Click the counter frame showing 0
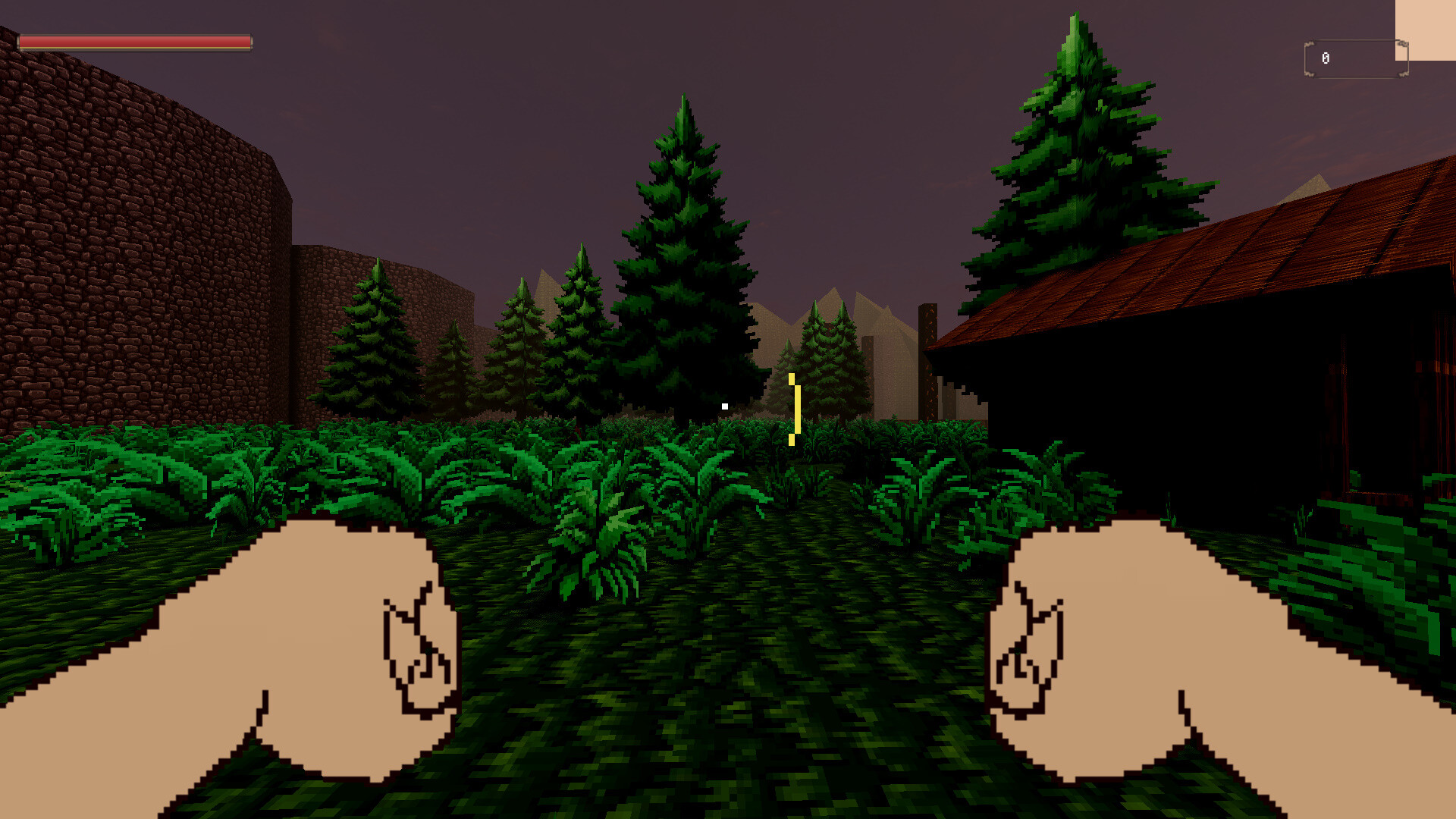This screenshot has width=1456, height=819. (1357, 58)
